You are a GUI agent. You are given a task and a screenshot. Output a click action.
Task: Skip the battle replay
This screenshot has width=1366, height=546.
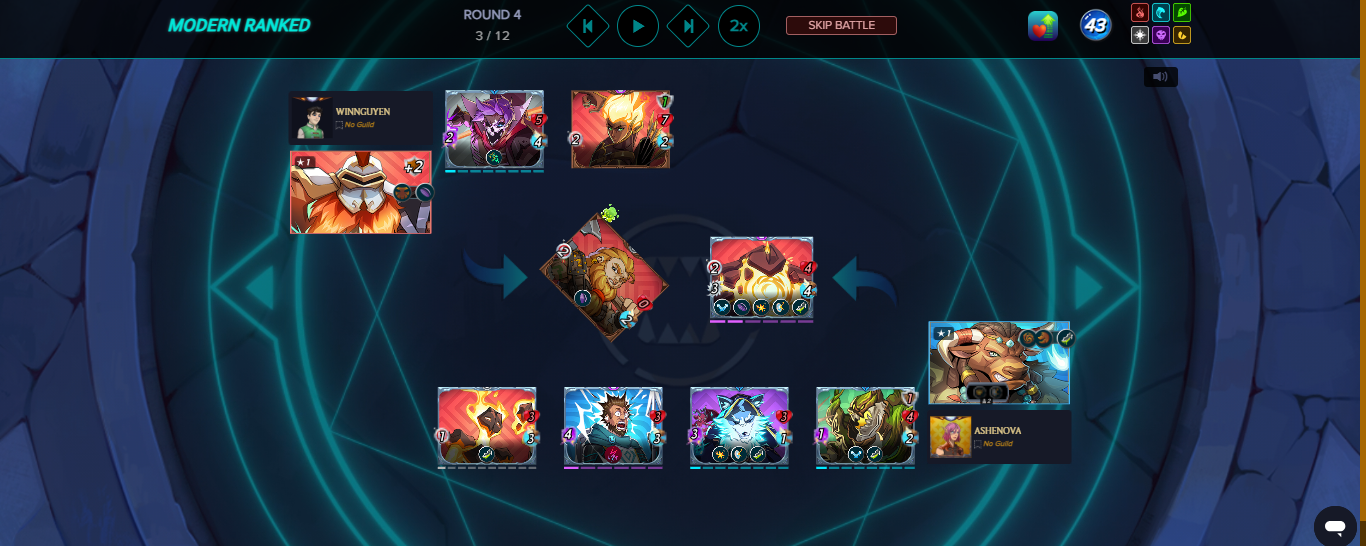pos(841,26)
